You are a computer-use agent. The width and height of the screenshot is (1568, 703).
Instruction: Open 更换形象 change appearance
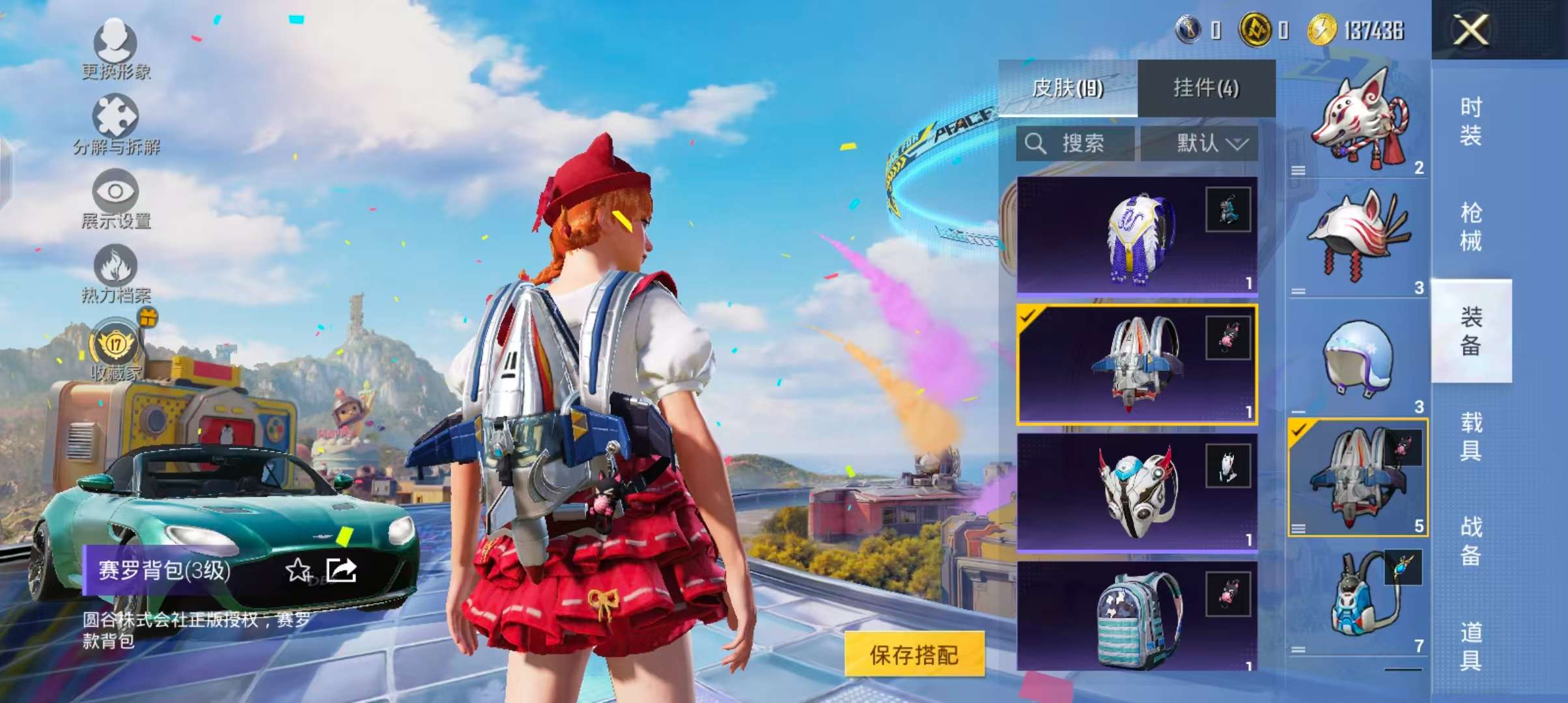[116, 49]
